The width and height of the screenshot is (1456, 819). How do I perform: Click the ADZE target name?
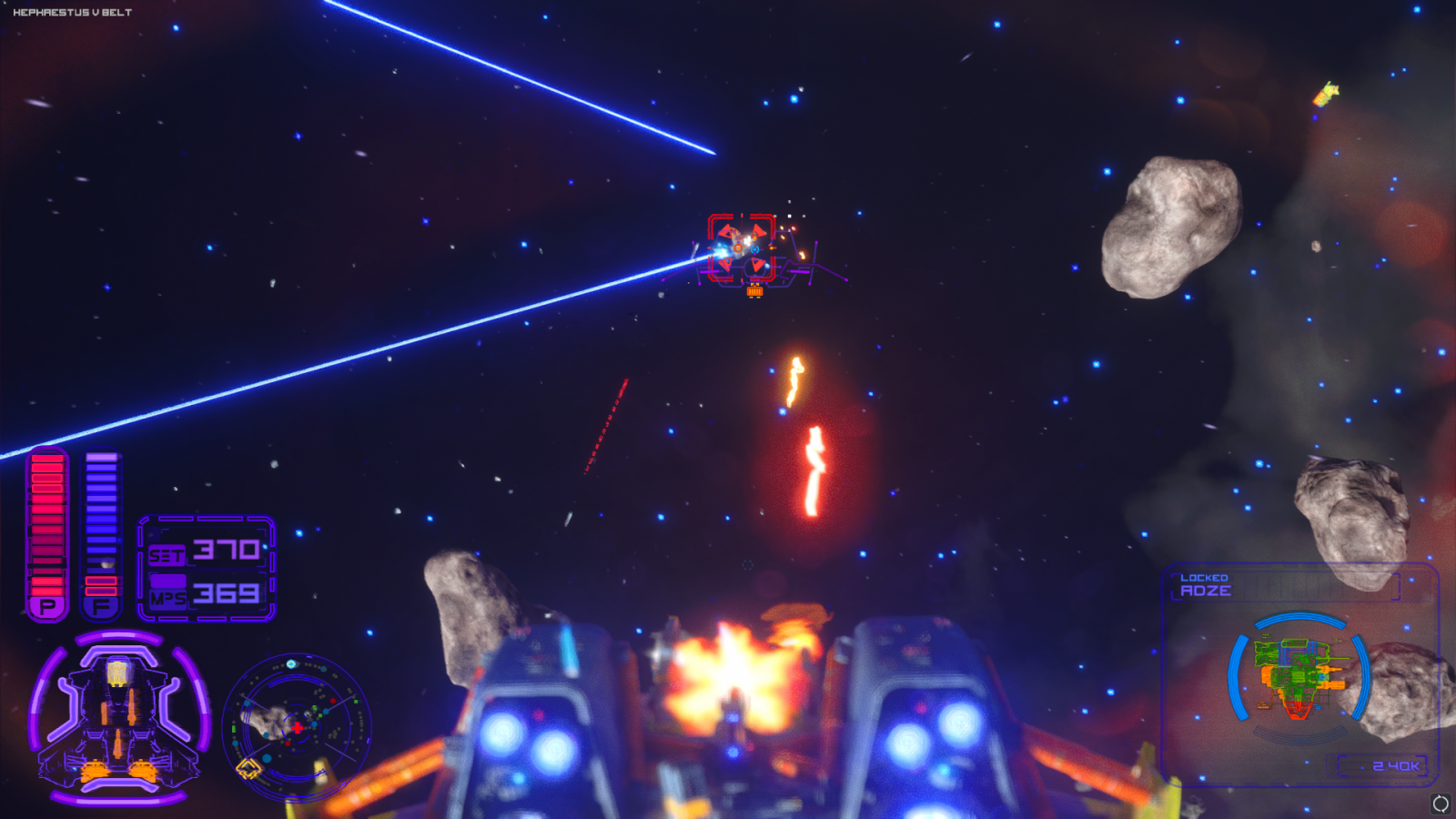pyautogui.click(x=1206, y=591)
